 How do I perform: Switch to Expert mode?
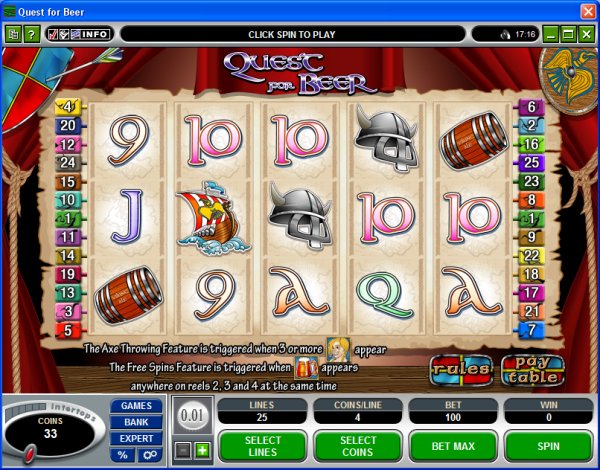pyautogui.click(x=136, y=438)
